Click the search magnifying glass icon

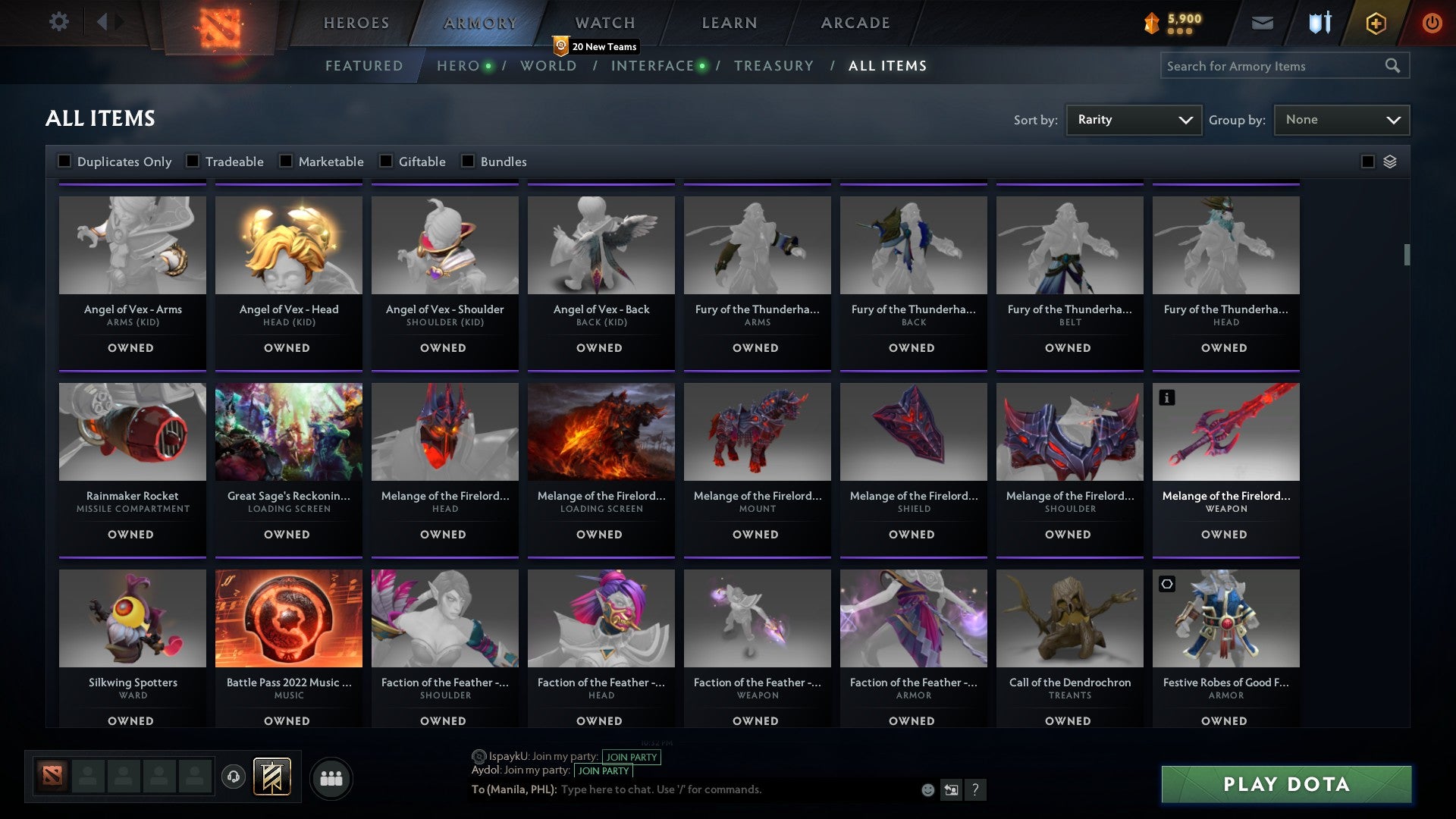(x=1394, y=66)
